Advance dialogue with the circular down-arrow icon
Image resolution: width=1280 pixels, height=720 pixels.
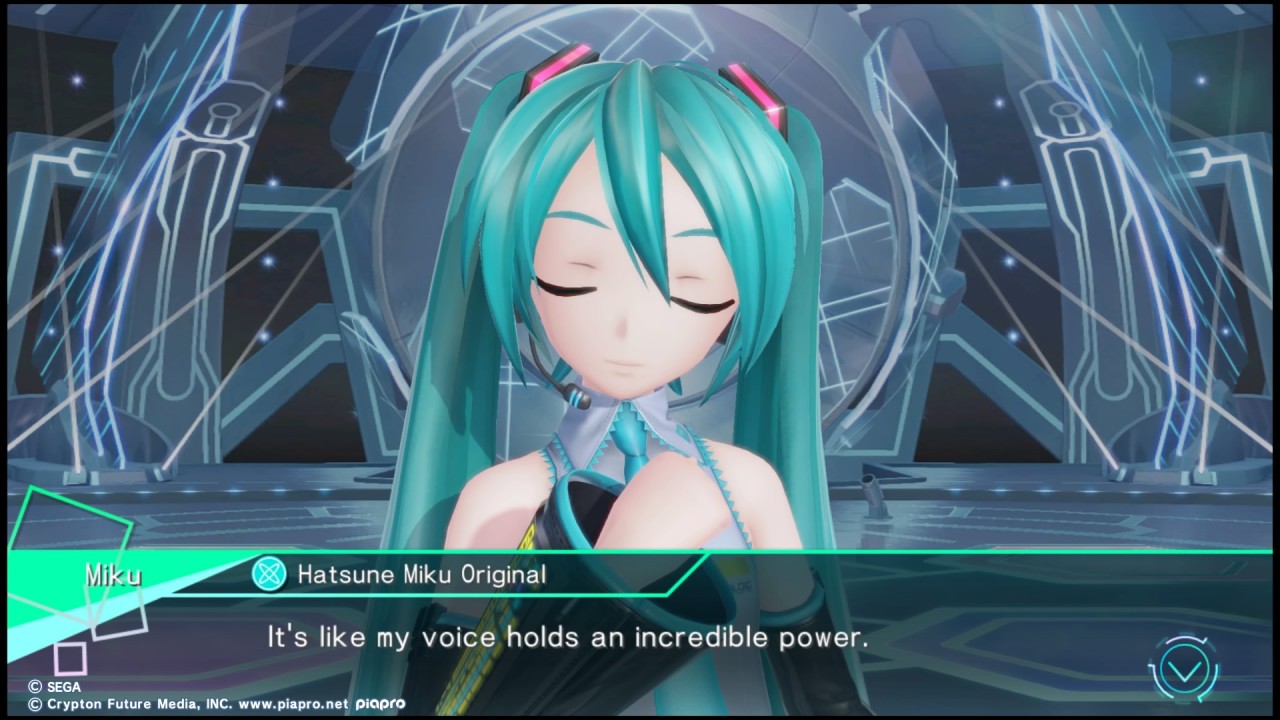pyautogui.click(x=1185, y=666)
